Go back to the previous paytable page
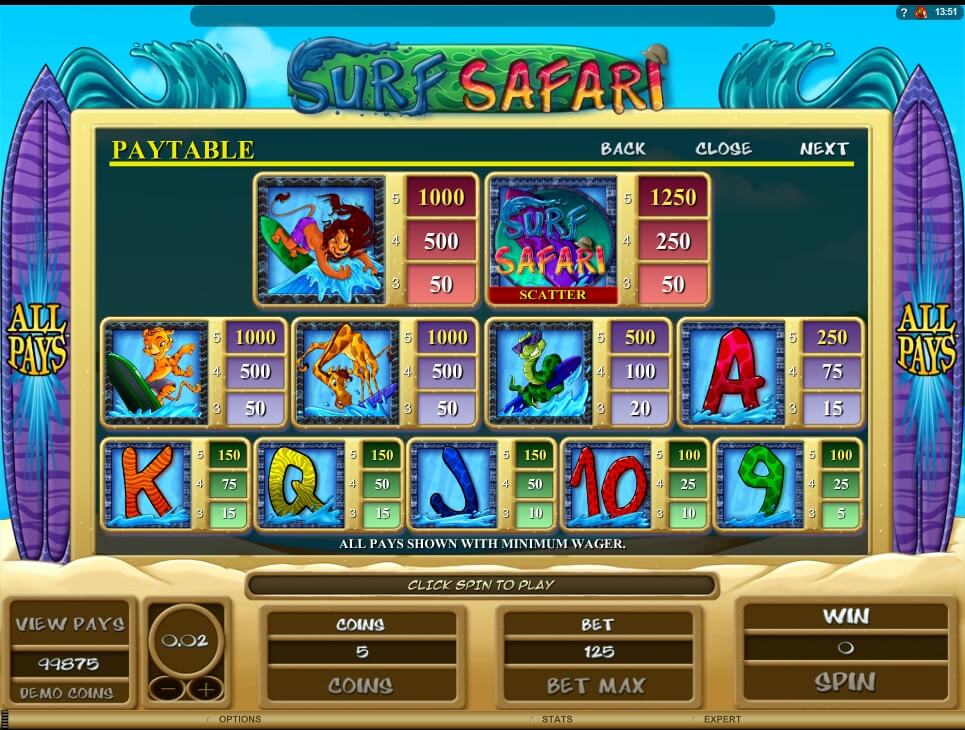The height and width of the screenshot is (730, 965). point(623,149)
